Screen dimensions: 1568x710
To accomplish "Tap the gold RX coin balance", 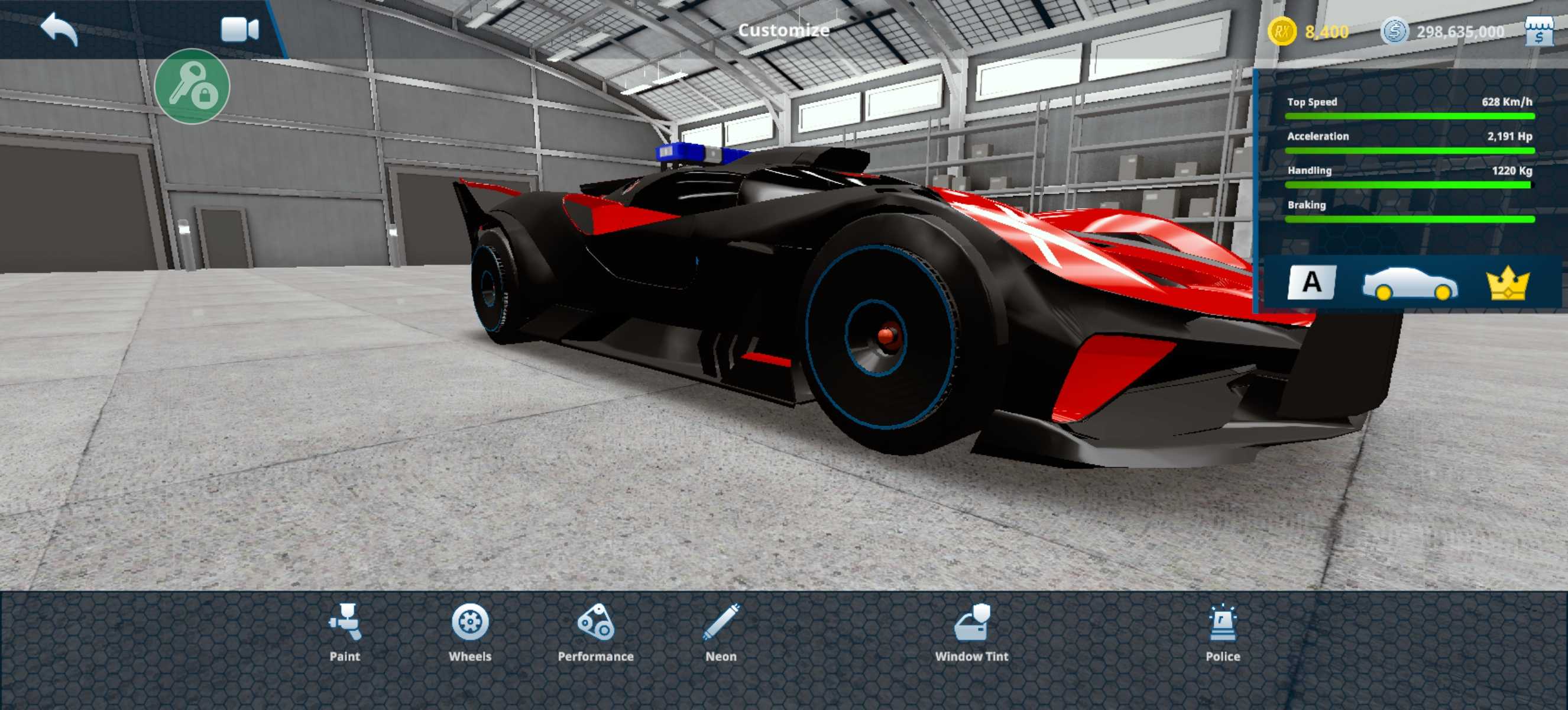I will (x=1308, y=32).
